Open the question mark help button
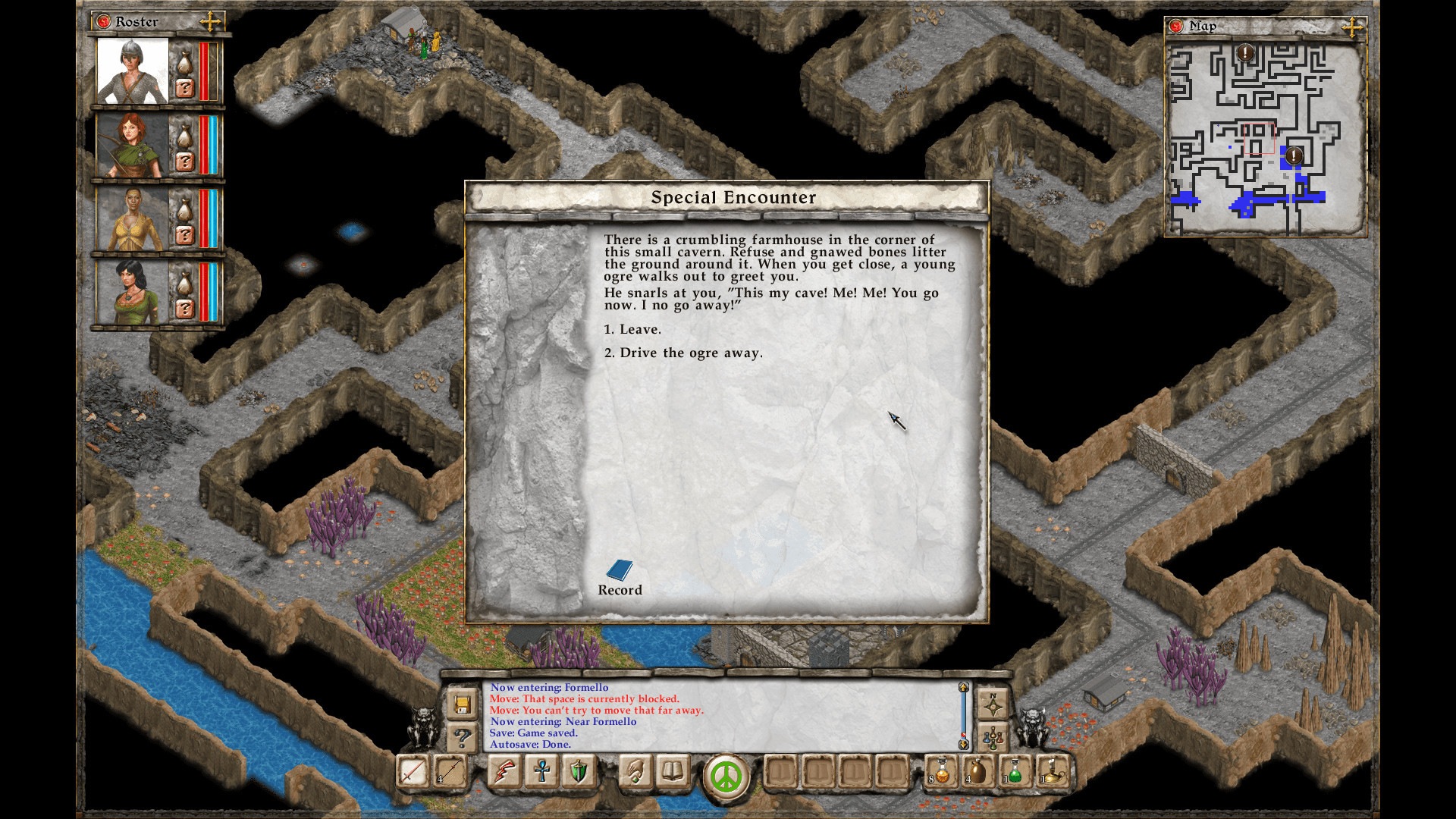Screen dimensions: 1456x819 pyautogui.click(x=461, y=736)
